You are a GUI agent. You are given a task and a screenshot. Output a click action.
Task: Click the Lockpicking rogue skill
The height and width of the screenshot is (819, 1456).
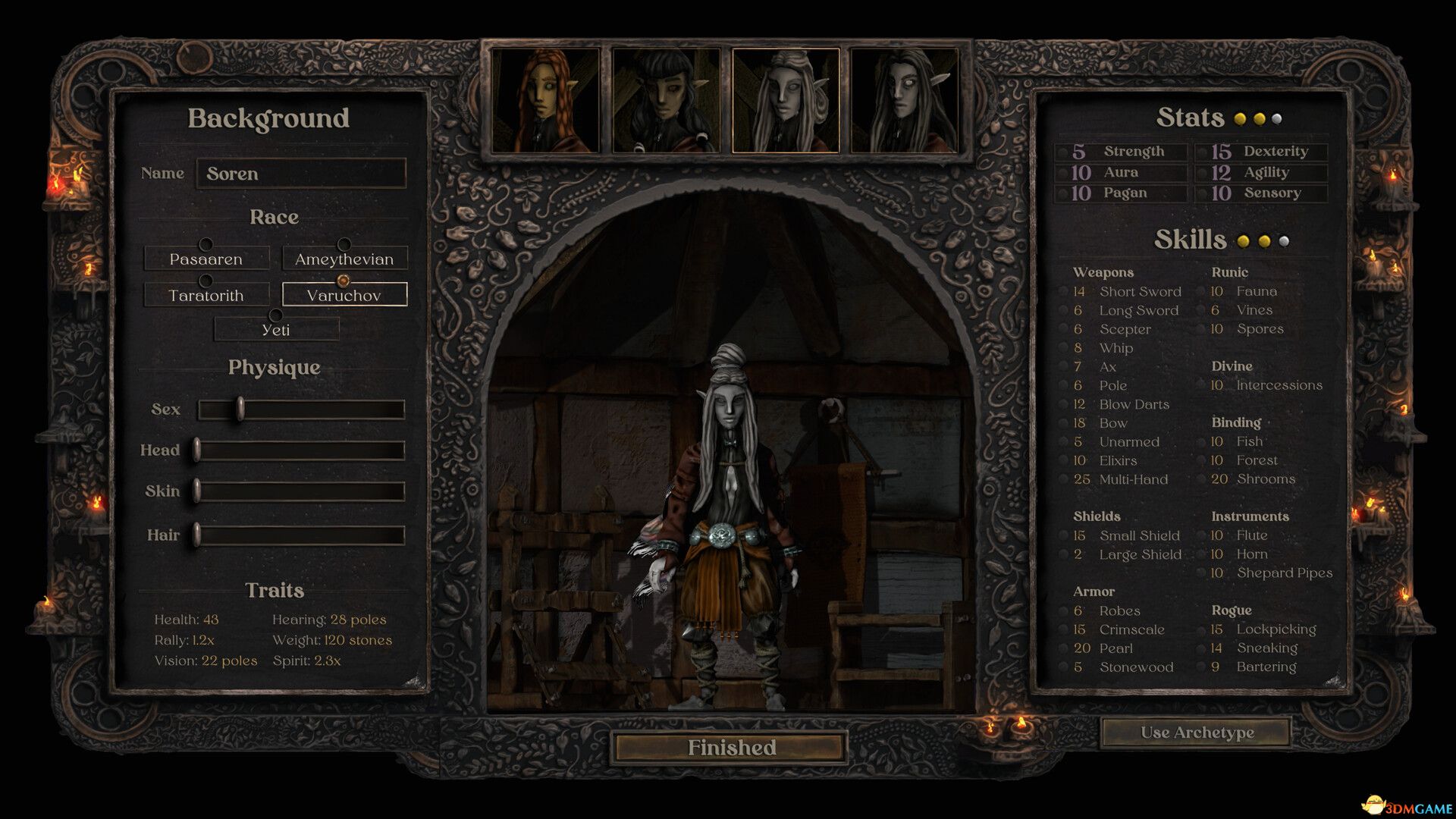click(1276, 629)
